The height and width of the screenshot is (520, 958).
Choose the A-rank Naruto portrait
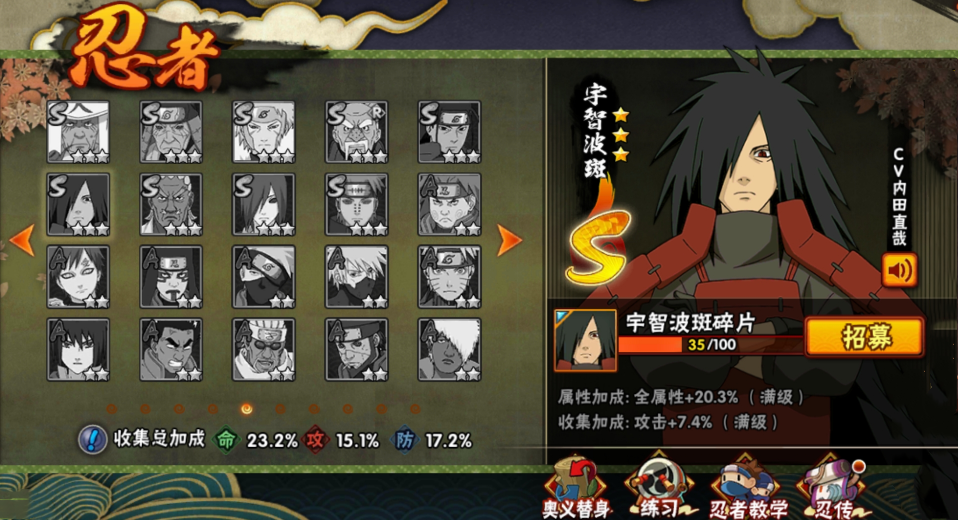[449, 276]
